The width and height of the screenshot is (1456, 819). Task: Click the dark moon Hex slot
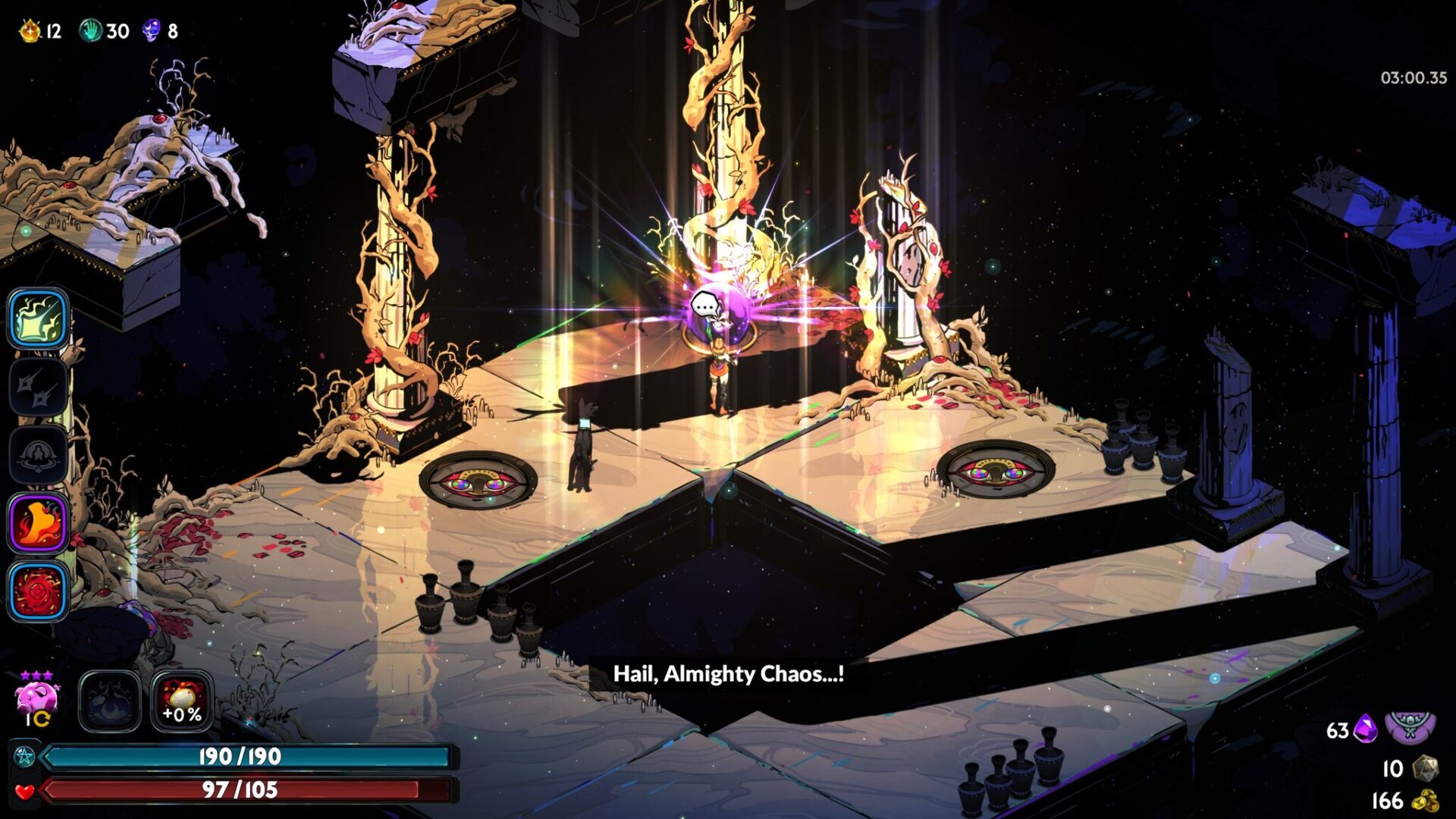point(110,701)
